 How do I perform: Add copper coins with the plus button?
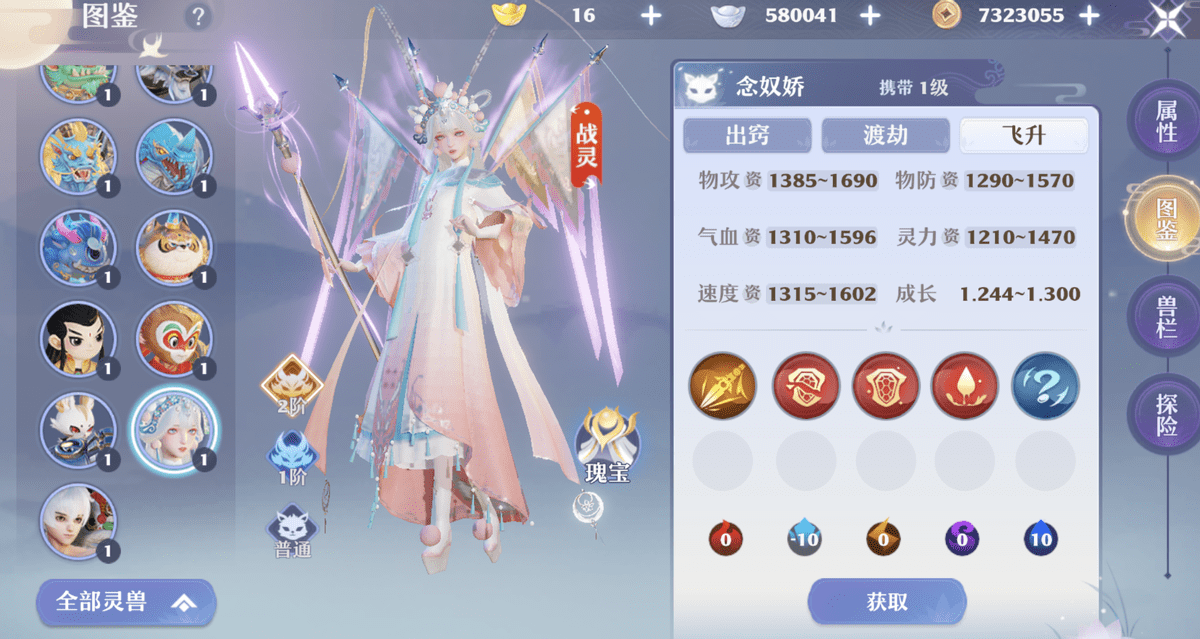click(1089, 15)
